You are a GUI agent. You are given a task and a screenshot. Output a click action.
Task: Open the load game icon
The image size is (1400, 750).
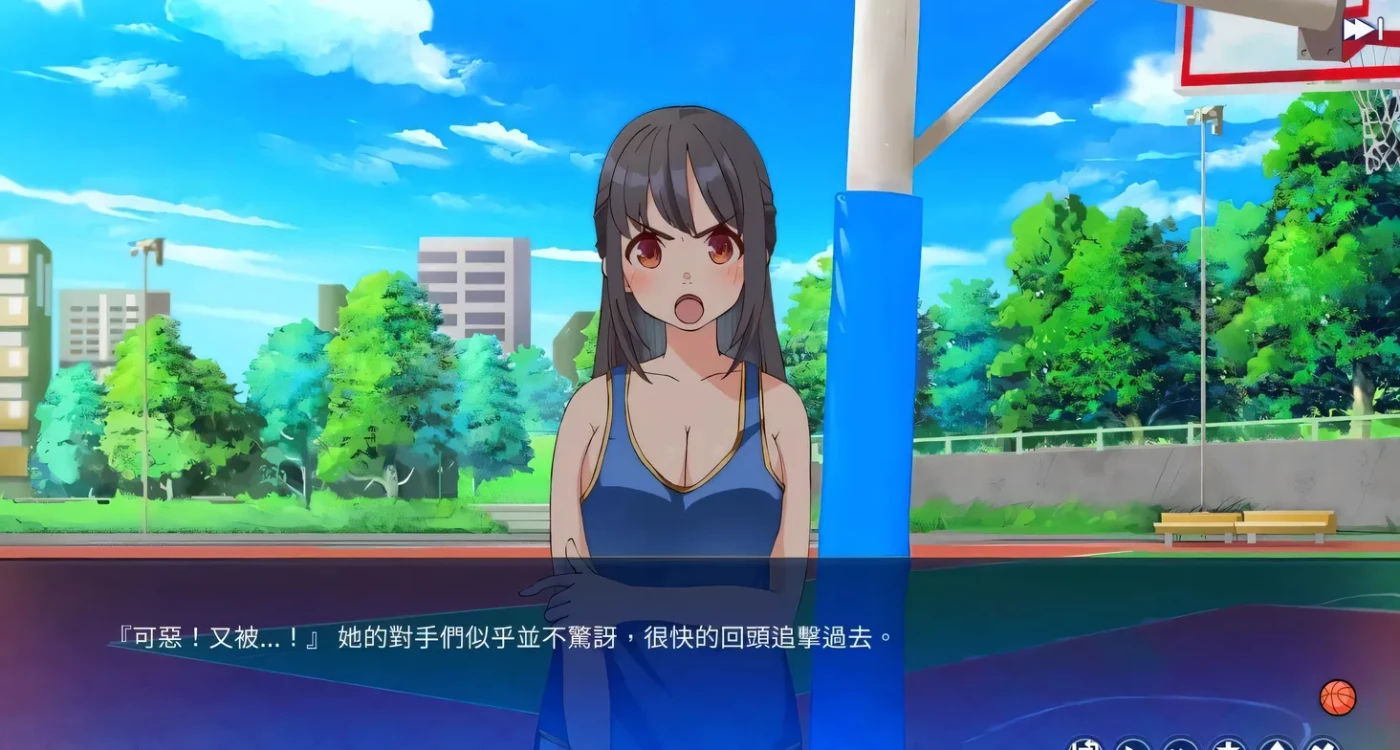pyautogui.click(x=1275, y=747)
